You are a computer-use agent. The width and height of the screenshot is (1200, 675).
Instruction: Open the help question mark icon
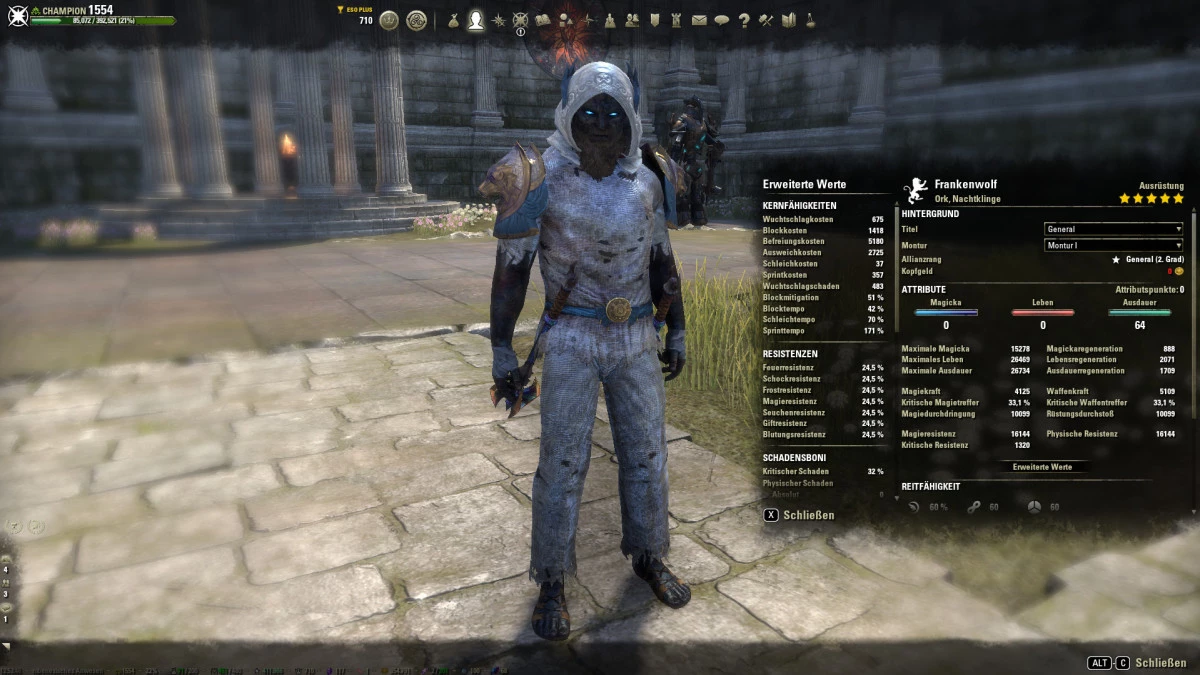(x=744, y=20)
